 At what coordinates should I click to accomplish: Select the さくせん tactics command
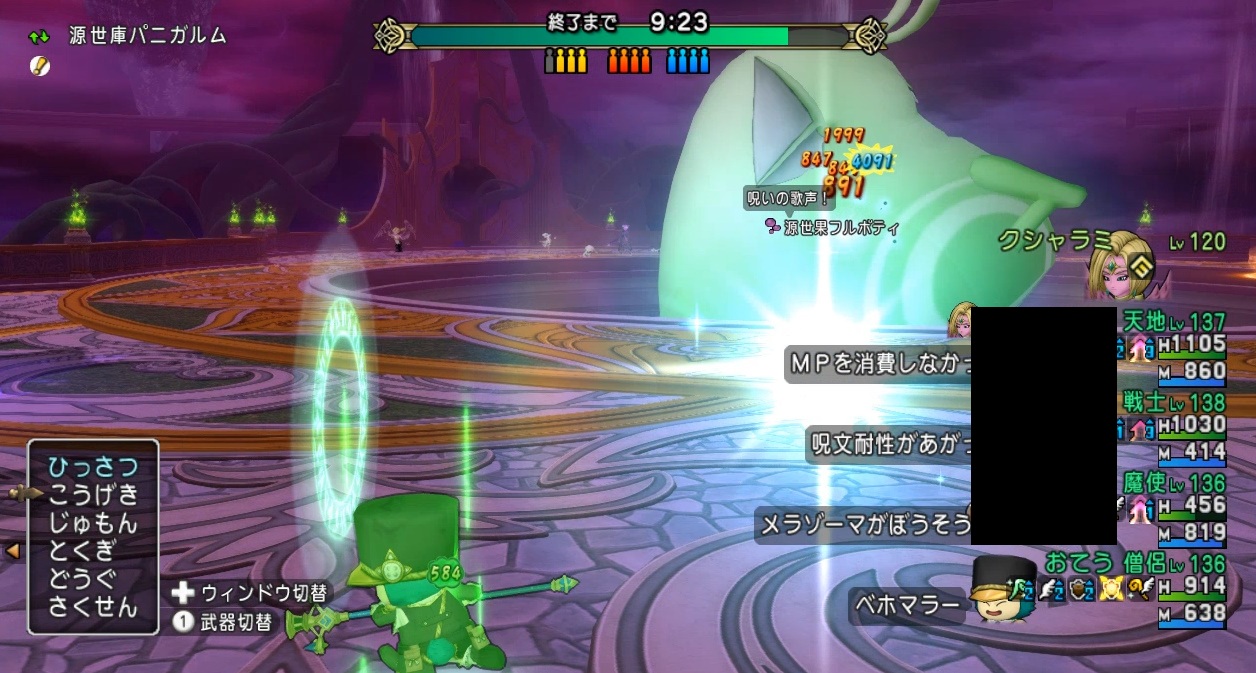pos(93,606)
